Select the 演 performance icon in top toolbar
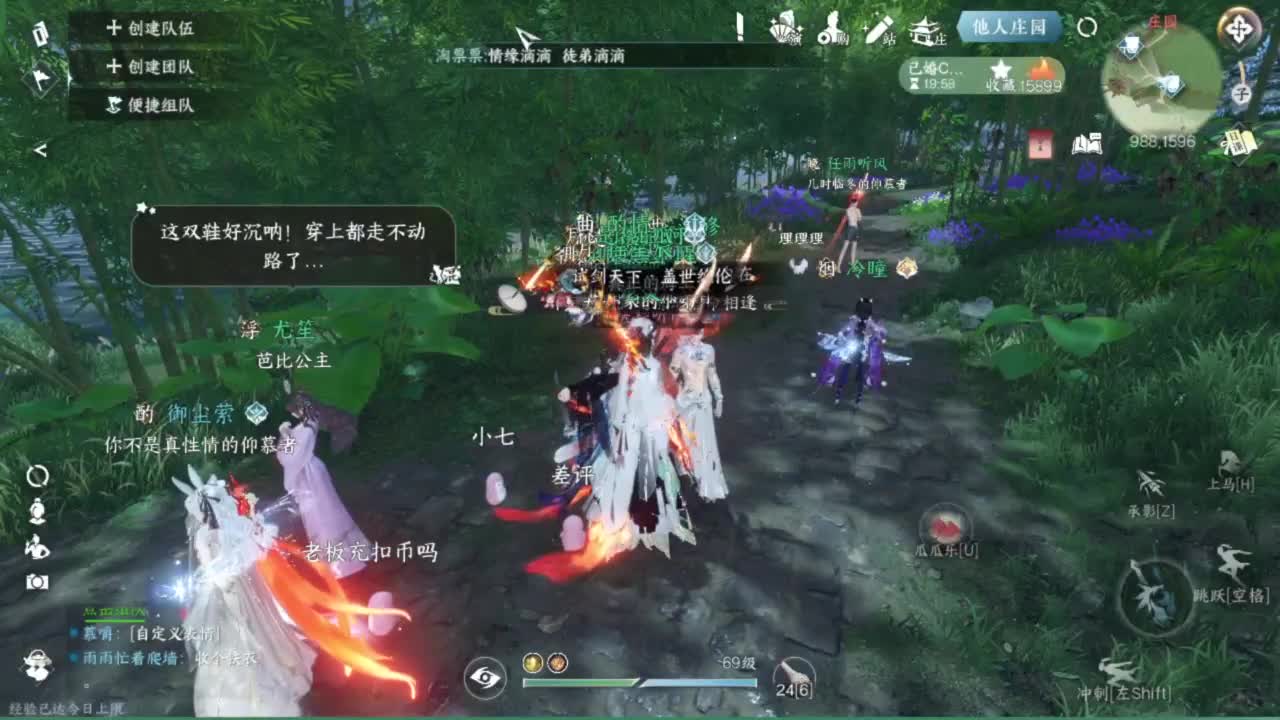 (x=785, y=32)
